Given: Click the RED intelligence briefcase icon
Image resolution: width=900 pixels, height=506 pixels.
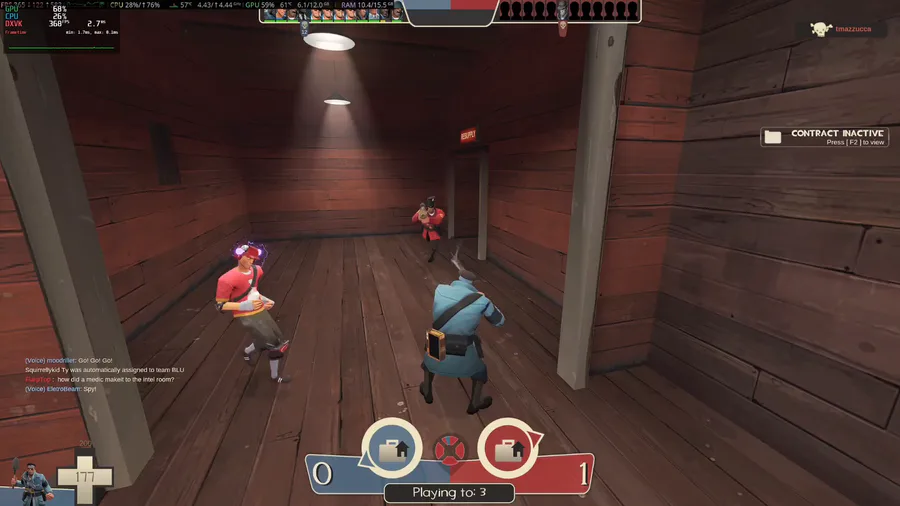Looking at the screenshot, I should 510,449.
